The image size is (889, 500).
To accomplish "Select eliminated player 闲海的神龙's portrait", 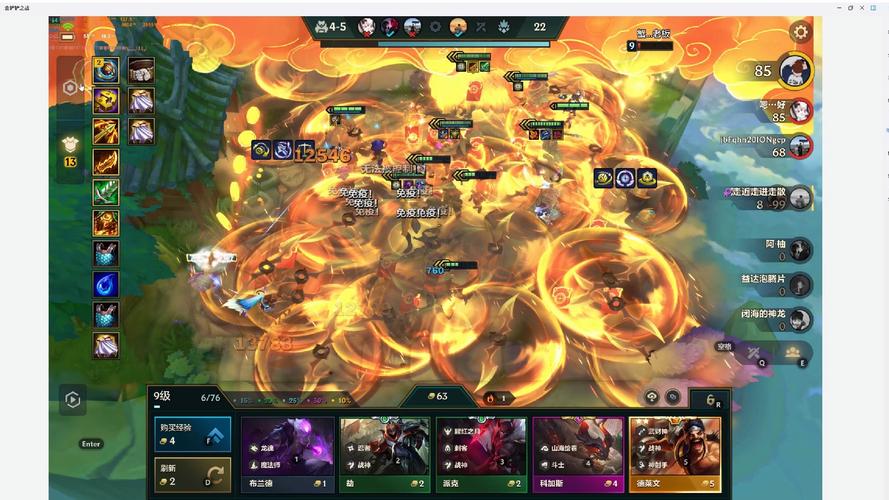I will pyautogui.click(x=800, y=319).
